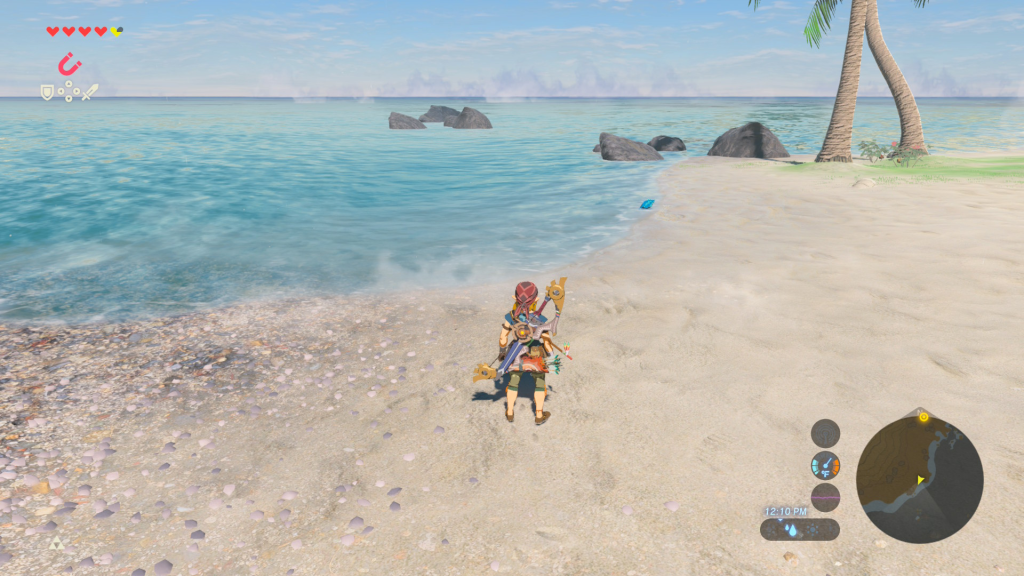Image resolution: width=1024 pixels, height=576 pixels.
Task: Choose the sword quick-select icon
Action: click(90, 92)
